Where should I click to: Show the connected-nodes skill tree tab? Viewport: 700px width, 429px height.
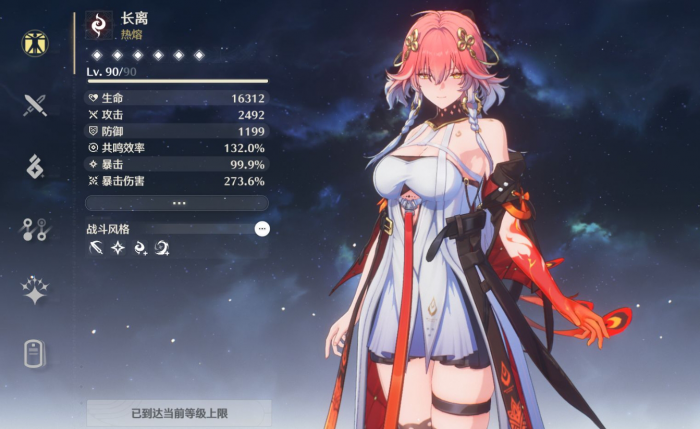click(36, 230)
